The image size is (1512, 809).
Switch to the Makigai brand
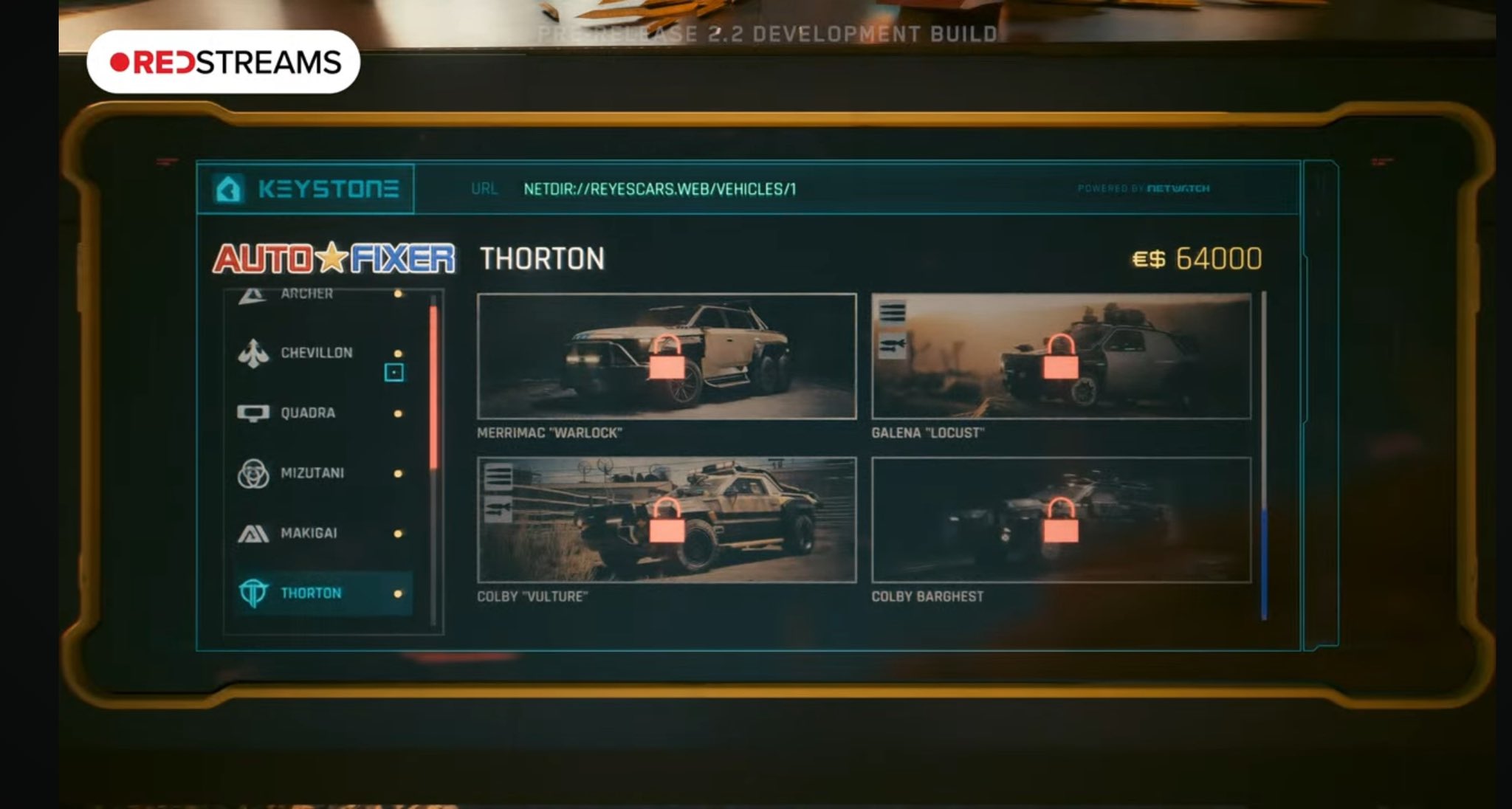pos(309,533)
